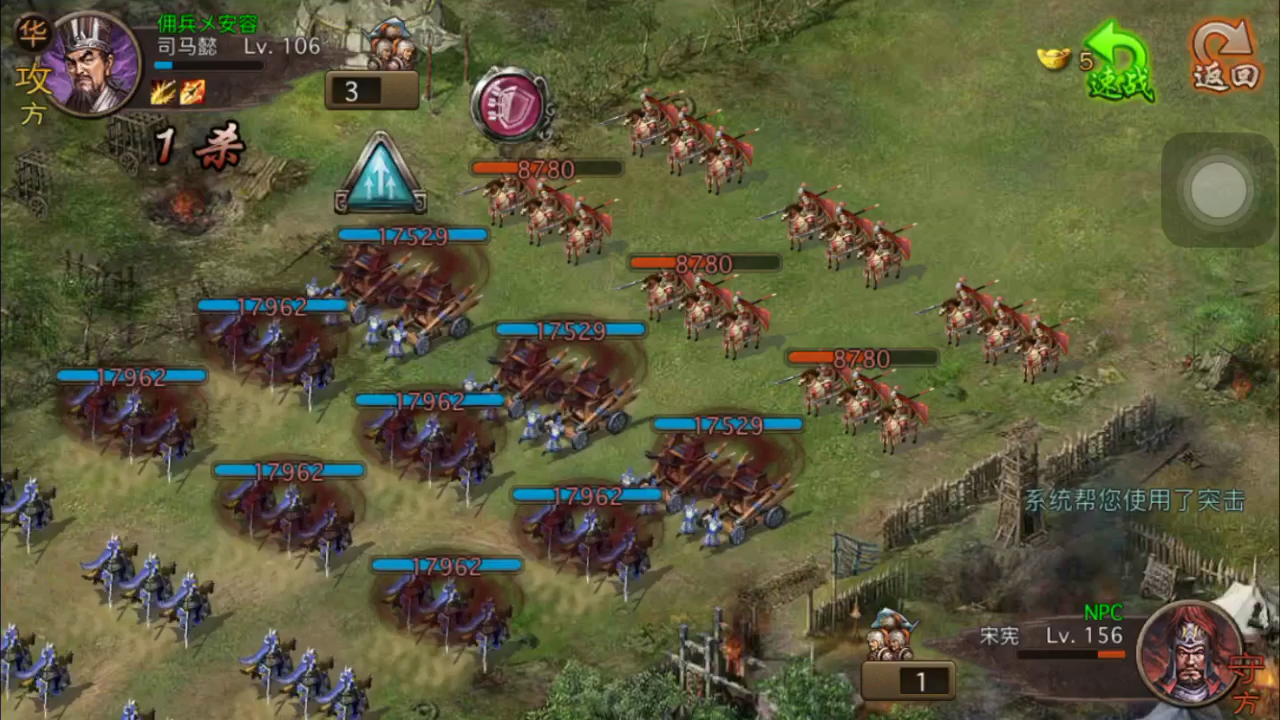Image resolution: width=1280 pixels, height=720 pixels.
Task: Trigger the round red shield tactic icon
Action: 510,104
